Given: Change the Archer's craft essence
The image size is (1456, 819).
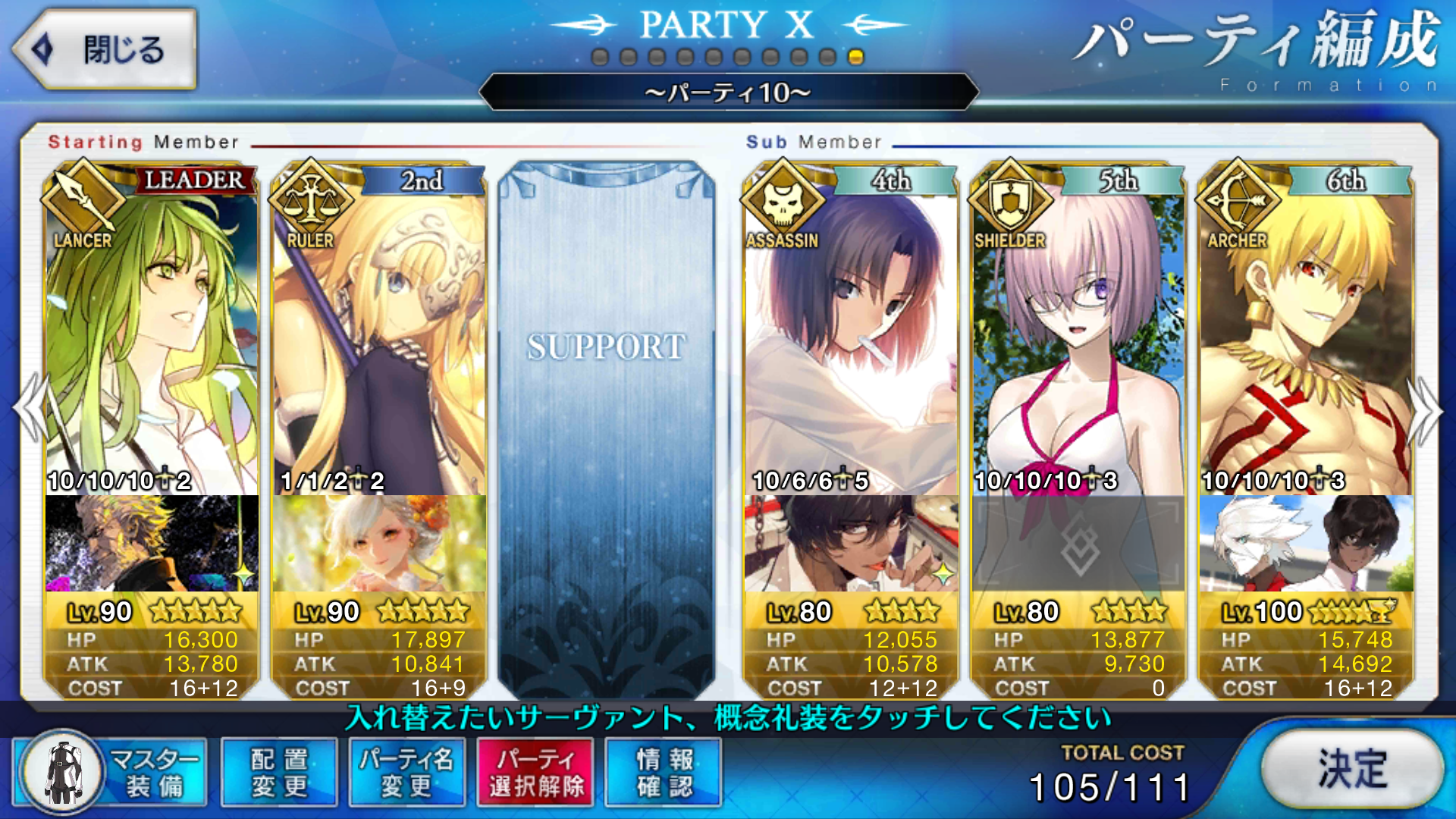Looking at the screenshot, I should (1306, 544).
